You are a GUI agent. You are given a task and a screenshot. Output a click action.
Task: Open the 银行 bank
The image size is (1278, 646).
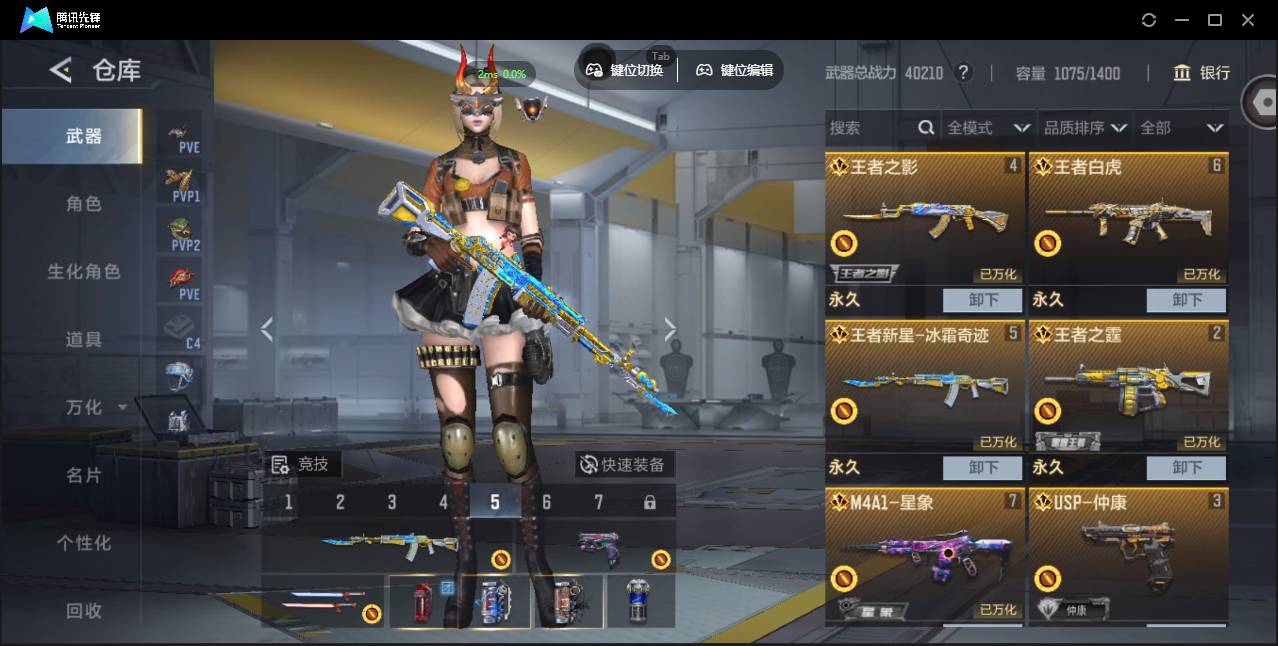[x=1202, y=73]
